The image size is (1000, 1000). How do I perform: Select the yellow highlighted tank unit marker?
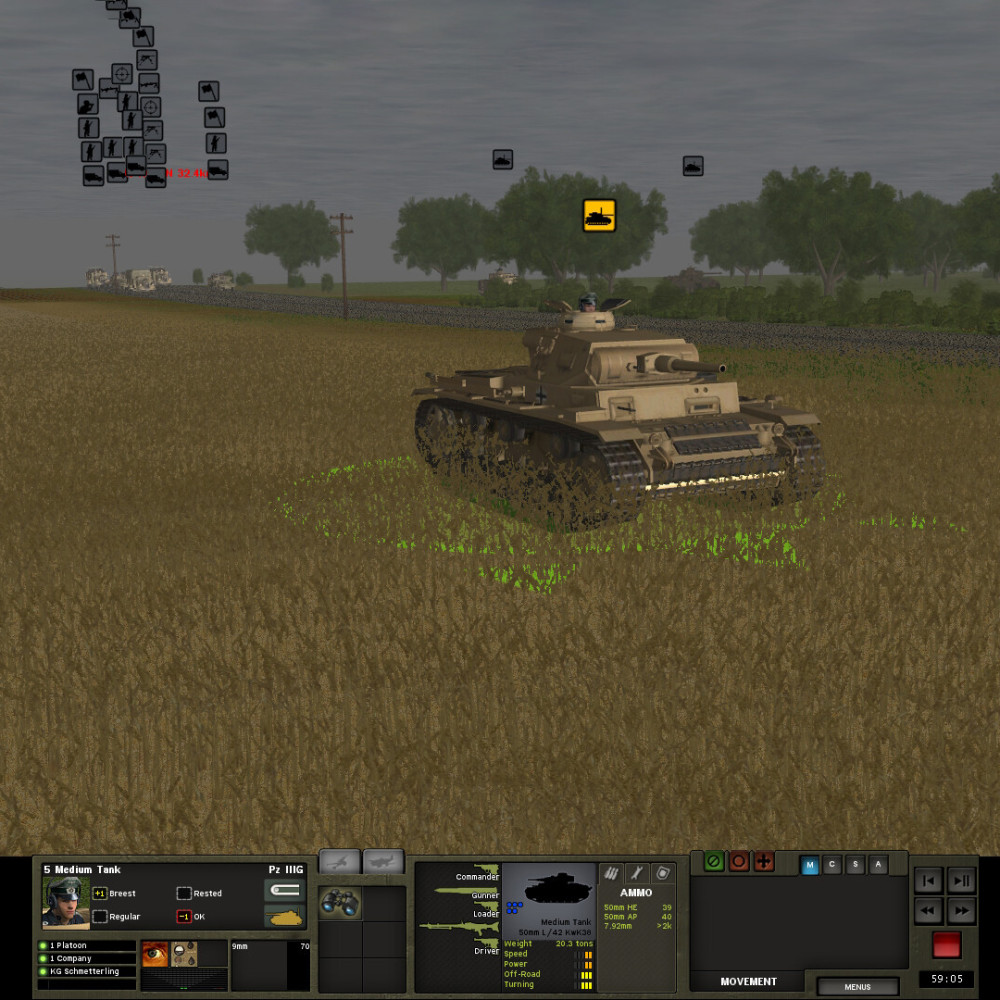[x=599, y=215]
